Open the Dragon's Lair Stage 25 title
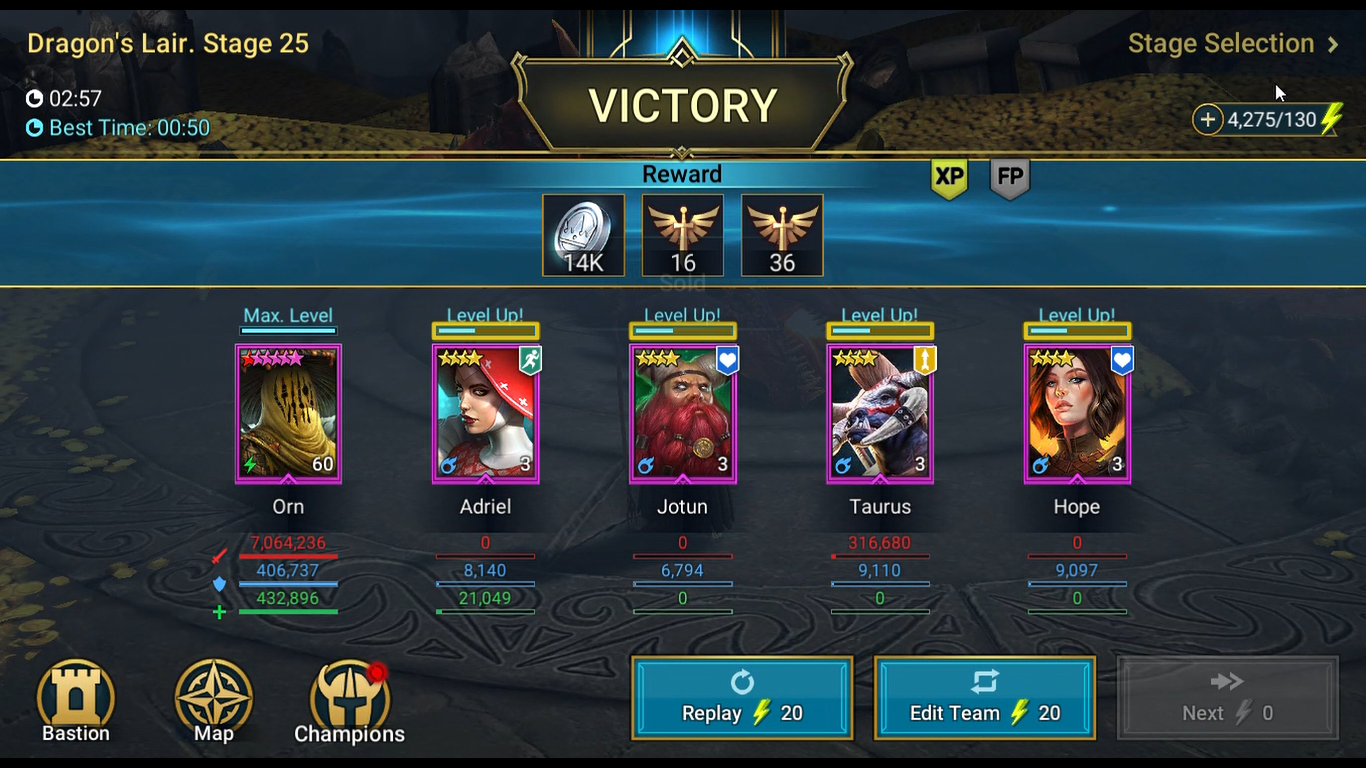 click(168, 44)
